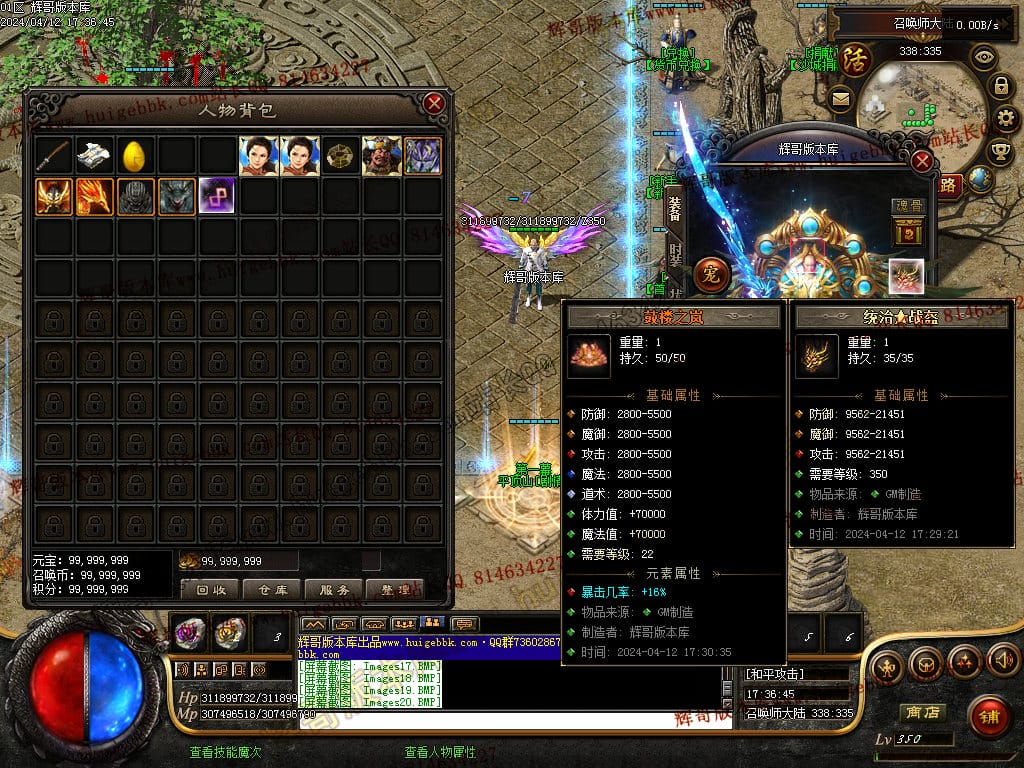Open settings via the gear icon
The width and height of the screenshot is (1024, 768).
(x=1006, y=118)
